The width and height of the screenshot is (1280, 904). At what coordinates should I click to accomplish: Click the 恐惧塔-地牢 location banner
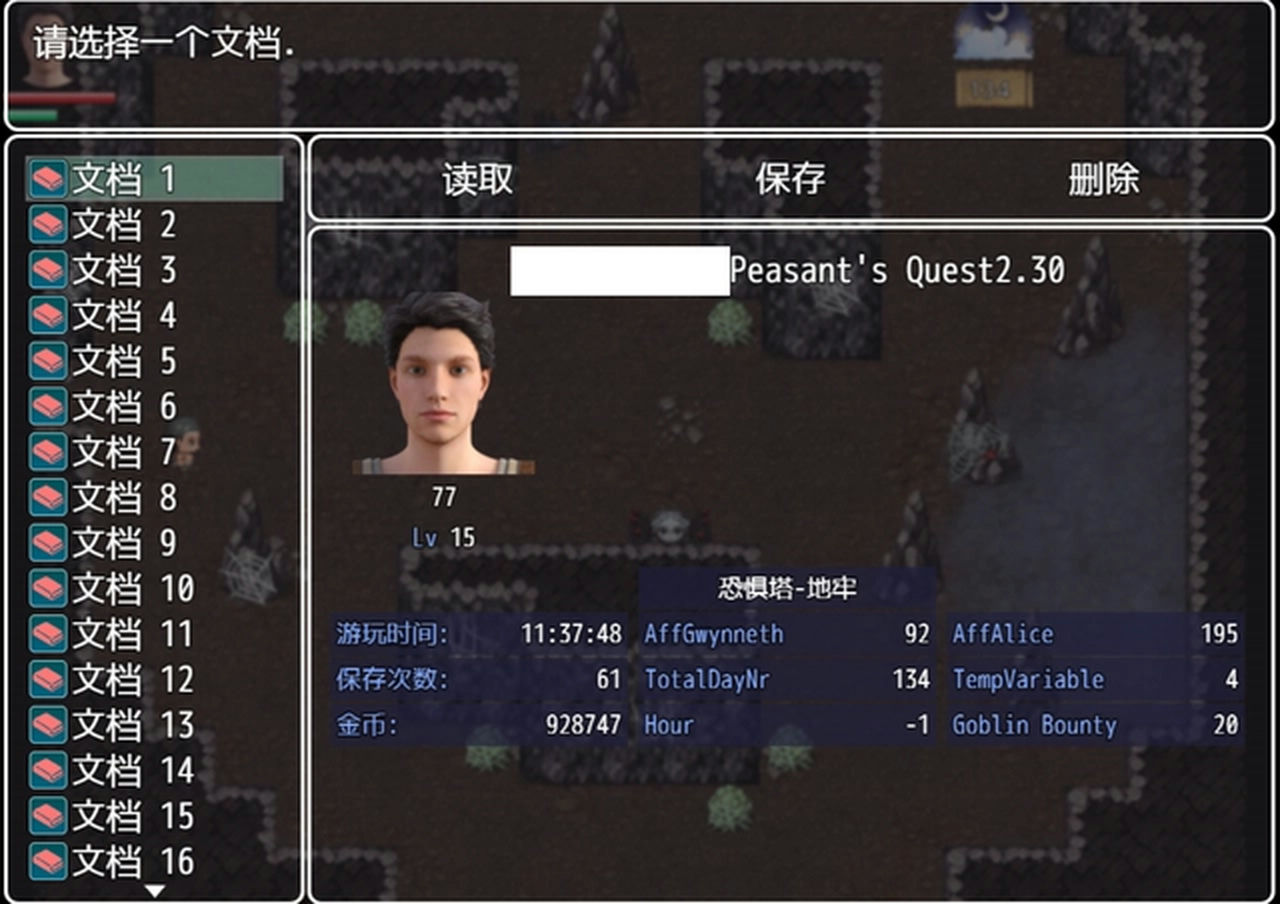tap(786, 589)
